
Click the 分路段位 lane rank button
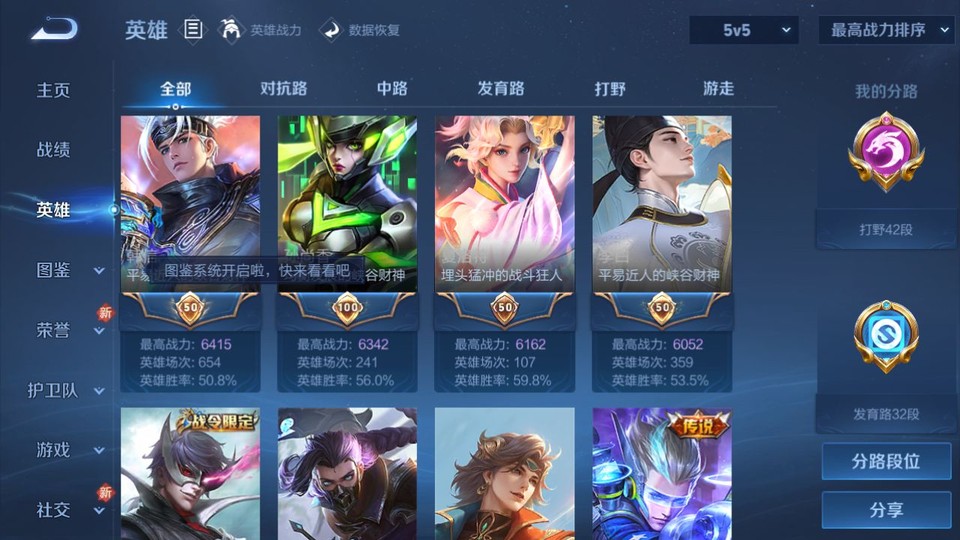point(886,462)
